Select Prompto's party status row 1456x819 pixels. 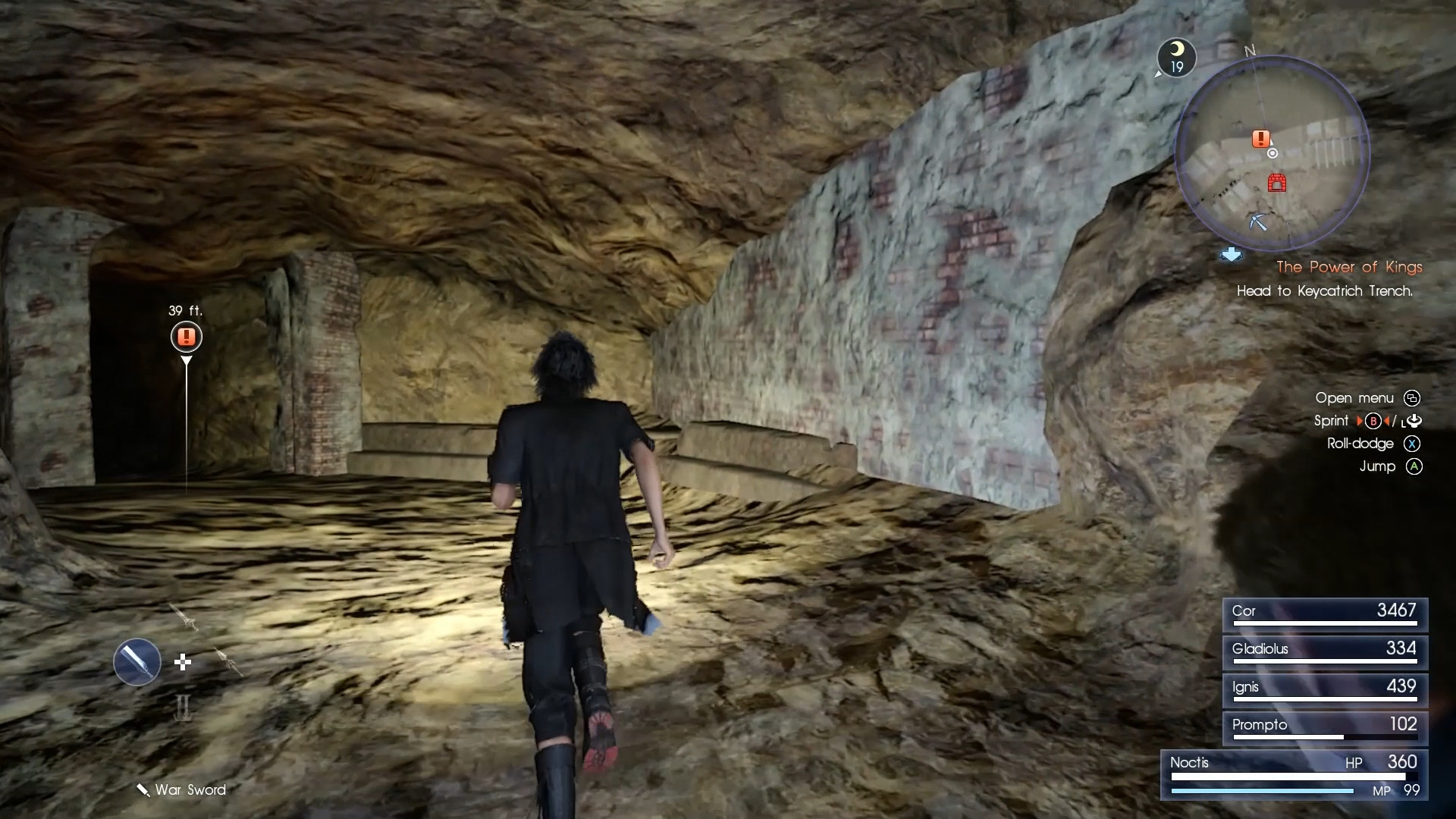pos(1324,728)
